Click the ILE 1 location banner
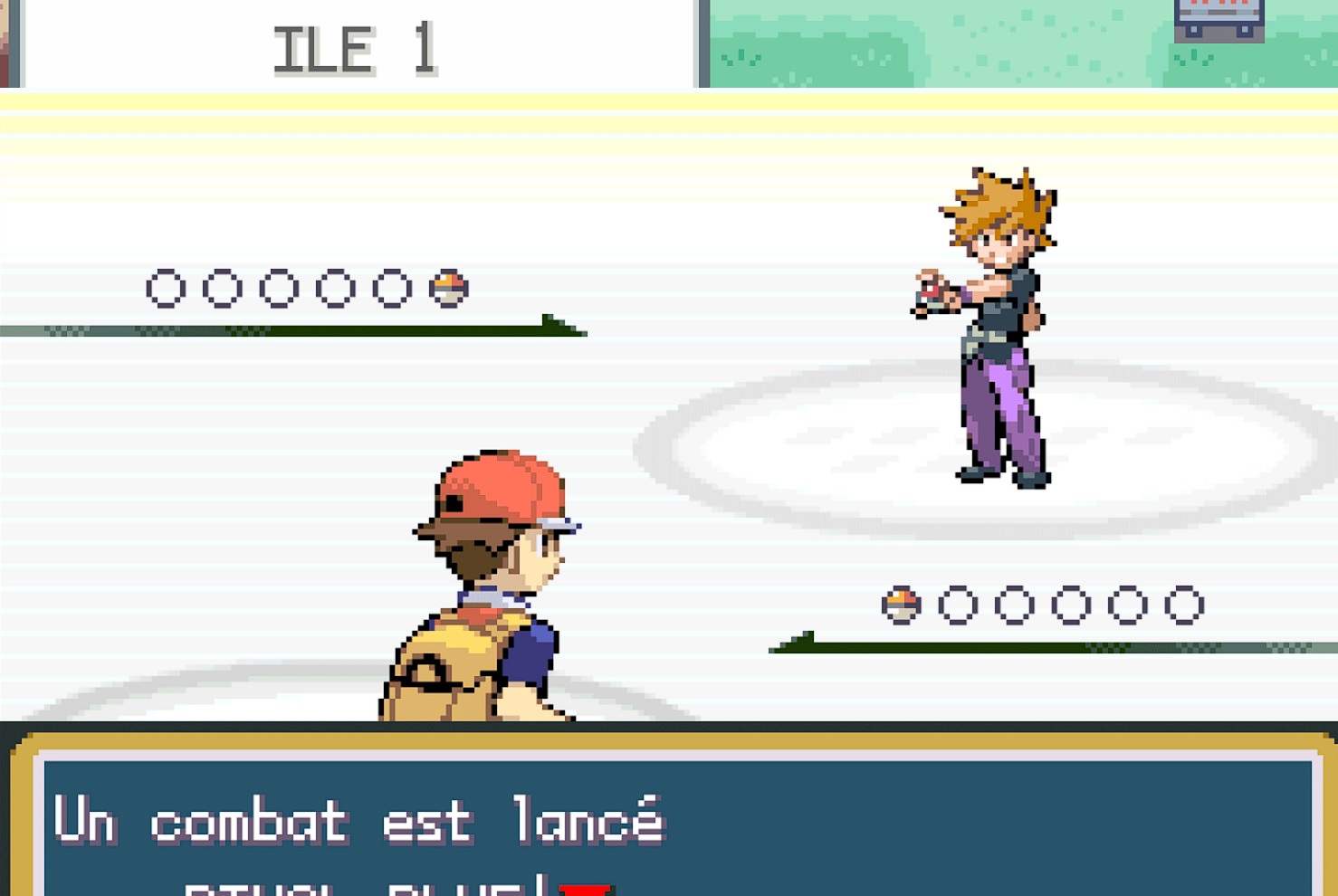 (353, 47)
